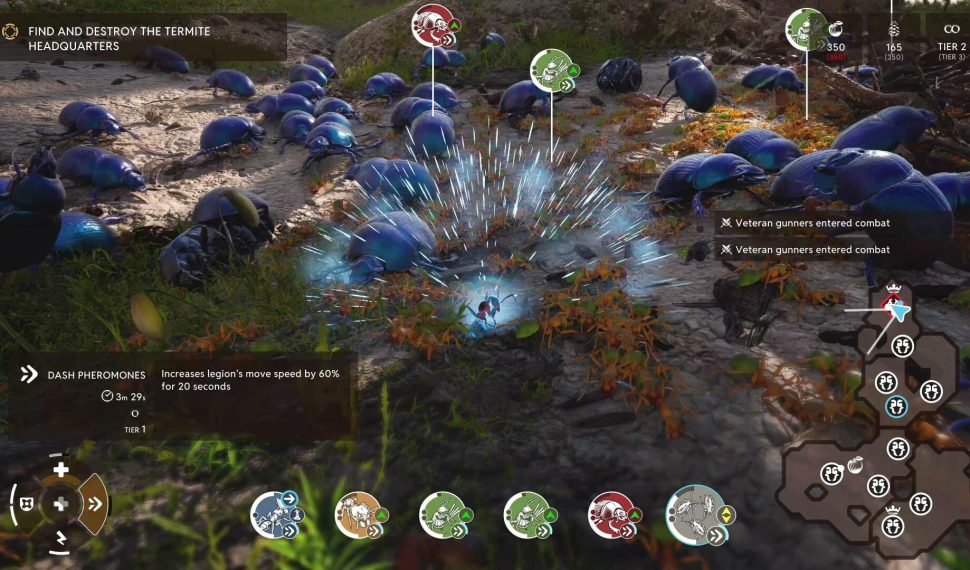Screen dimensions: 970x570
Task: Select the shield-face segment of the pheromone wheel
Action: (x=25, y=504)
